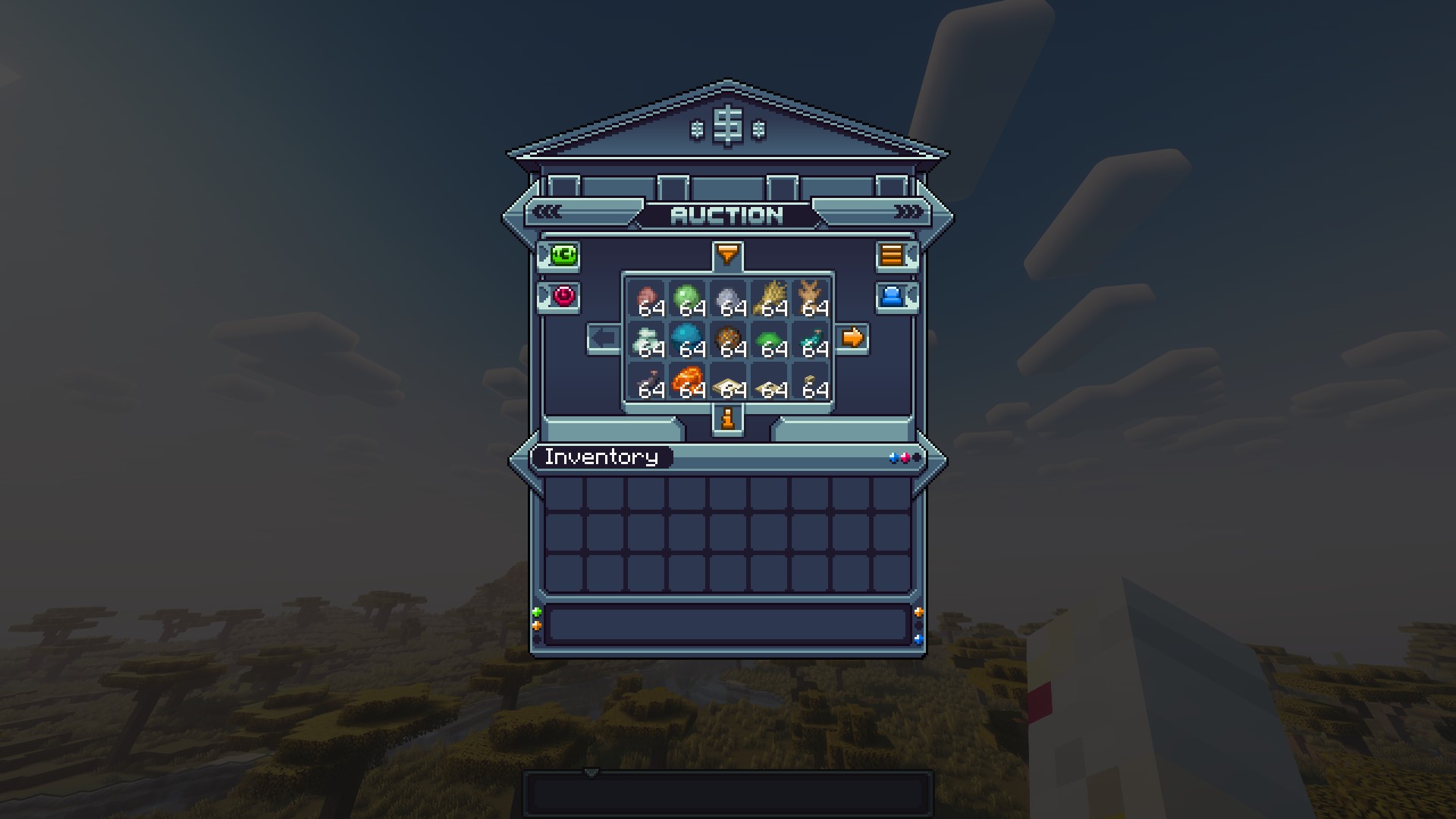Screen dimensions: 1456x819
Task: Open the orange list menu button
Action: pyautogui.click(x=892, y=256)
